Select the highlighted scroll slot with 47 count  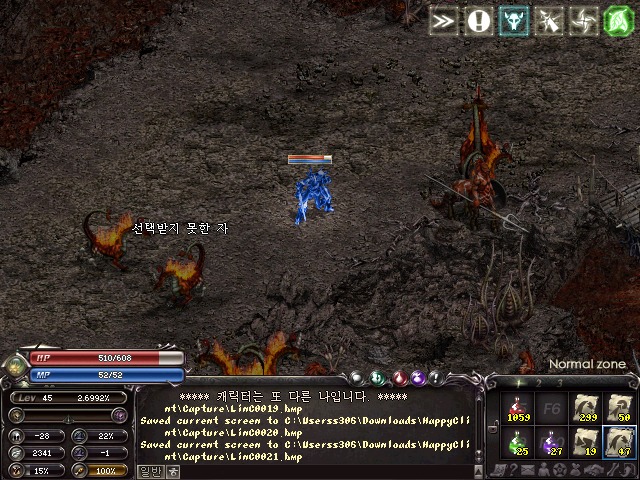tap(620, 442)
